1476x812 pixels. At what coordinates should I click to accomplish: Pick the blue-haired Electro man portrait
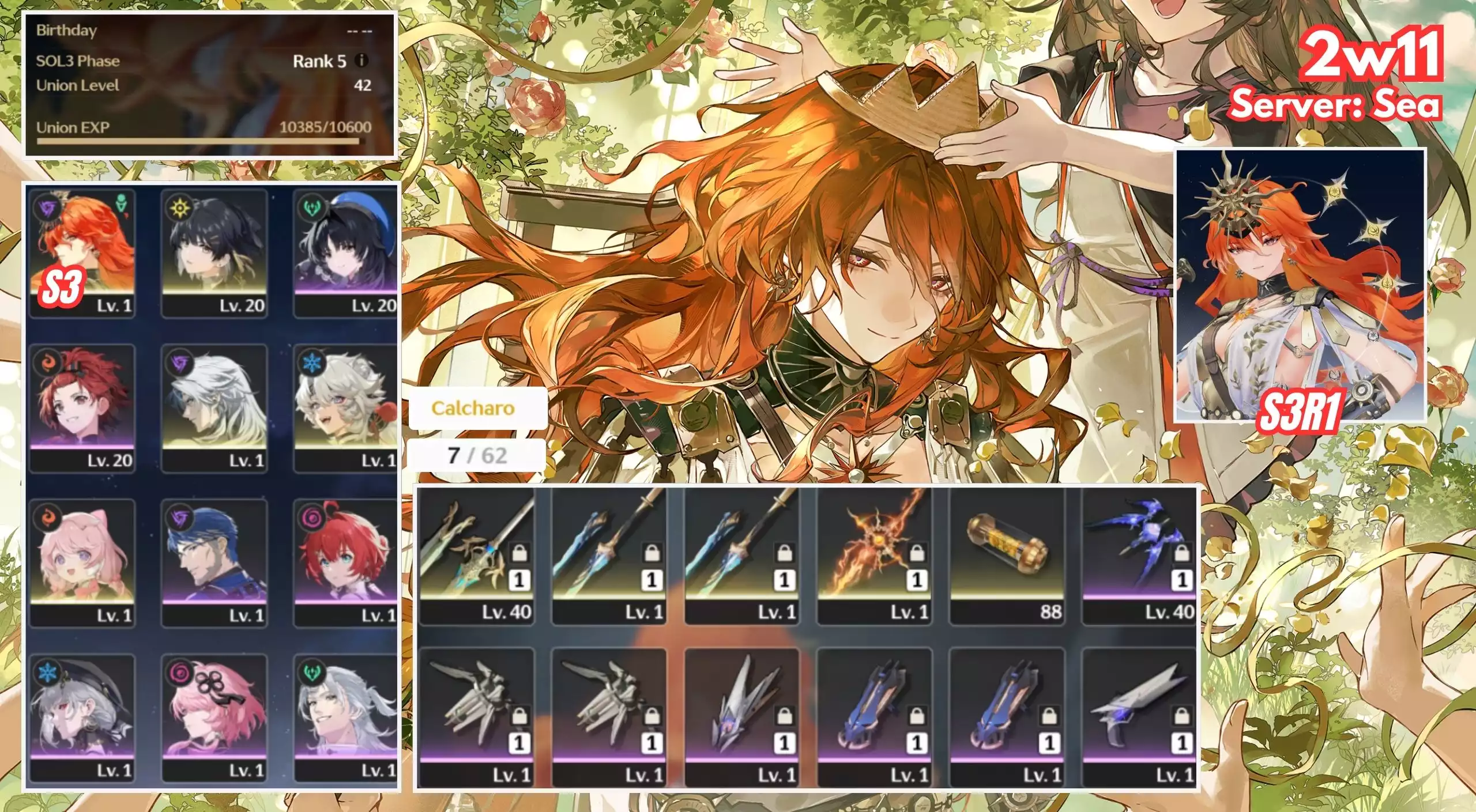[x=214, y=563]
